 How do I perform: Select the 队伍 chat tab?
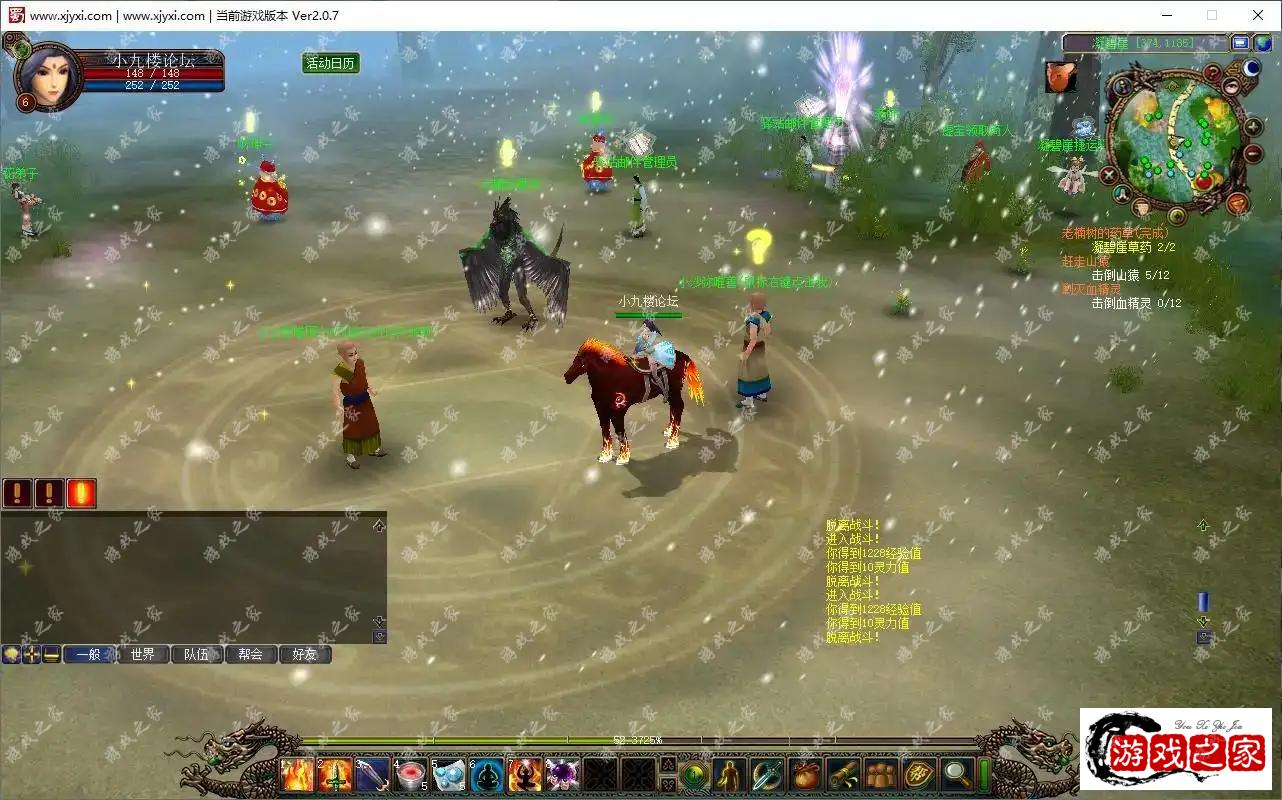click(196, 655)
